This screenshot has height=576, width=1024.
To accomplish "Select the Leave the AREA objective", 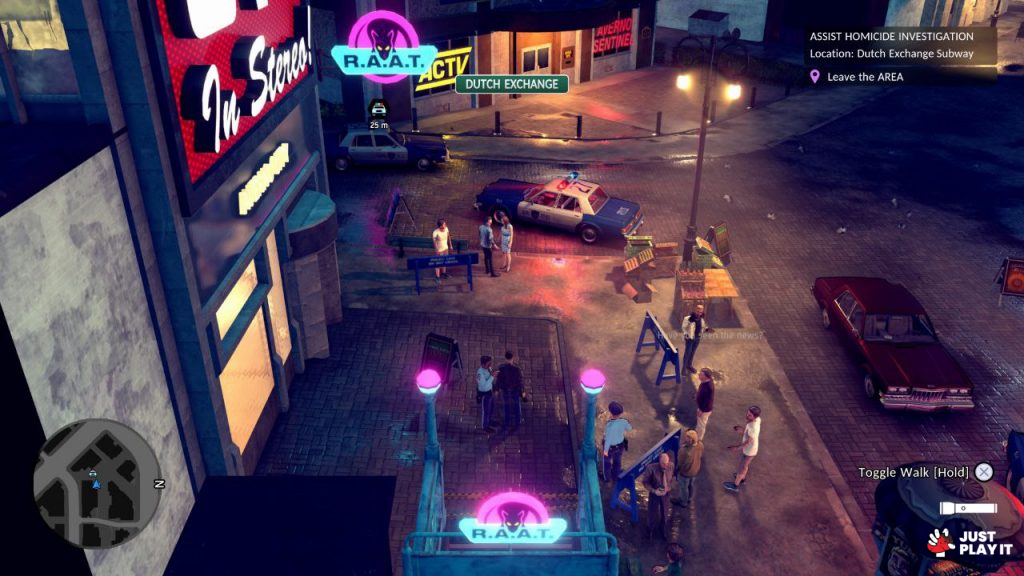I will click(866, 77).
